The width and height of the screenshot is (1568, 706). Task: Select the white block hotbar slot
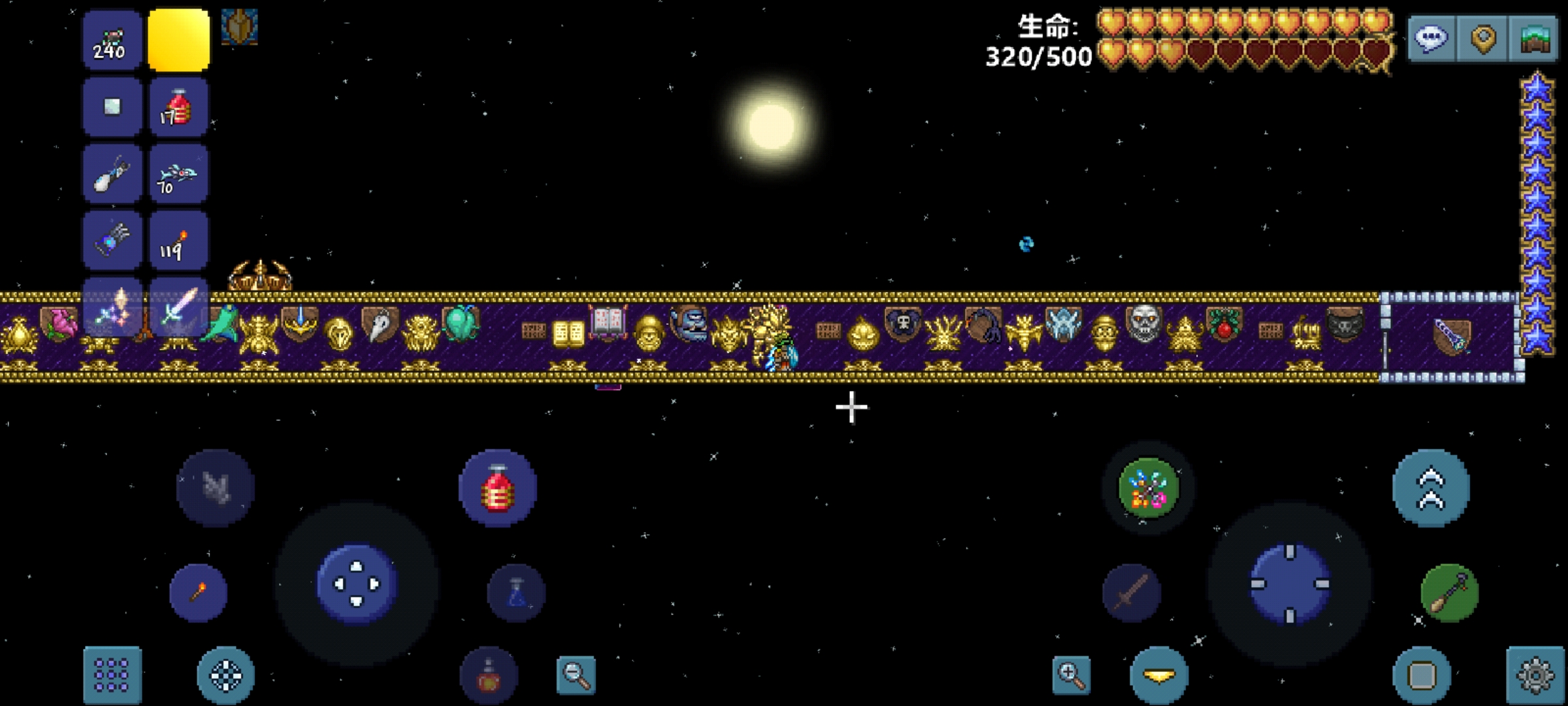(112, 108)
